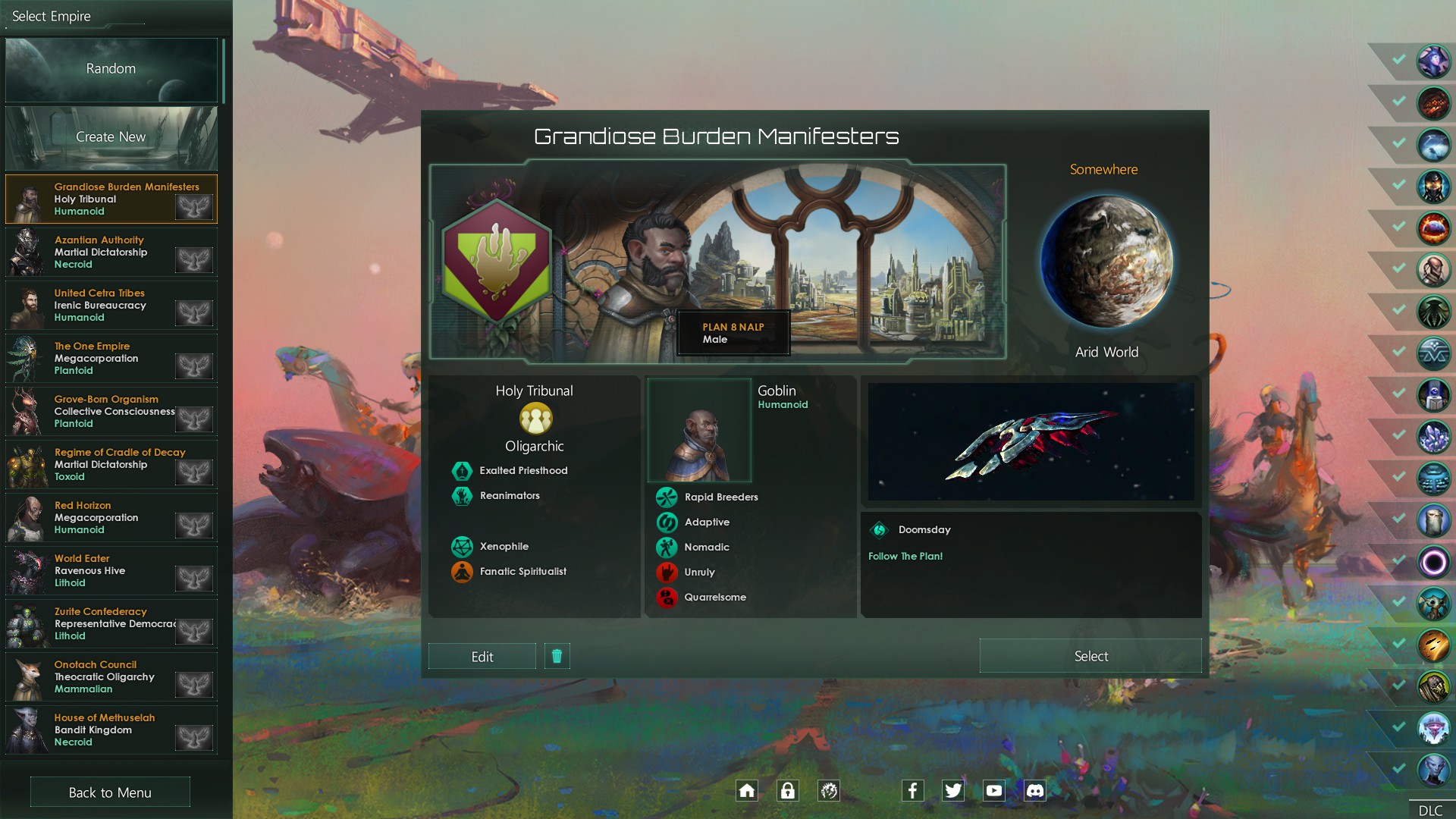Select The One Empire megacorporation
The width and height of the screenshot is (1456, 819).
tap(111, 359)
